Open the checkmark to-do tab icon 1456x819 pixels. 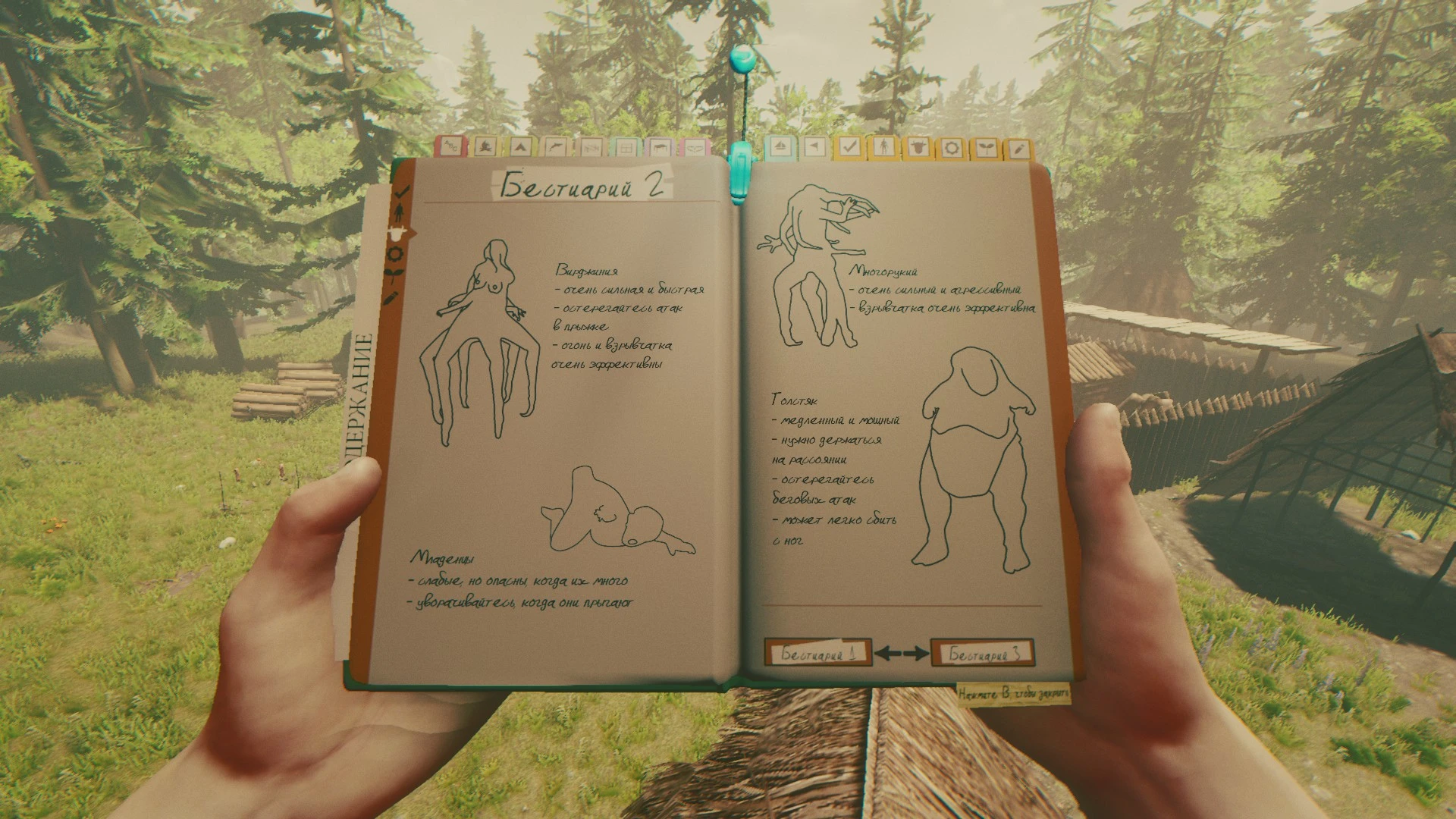tap(849, 148)
